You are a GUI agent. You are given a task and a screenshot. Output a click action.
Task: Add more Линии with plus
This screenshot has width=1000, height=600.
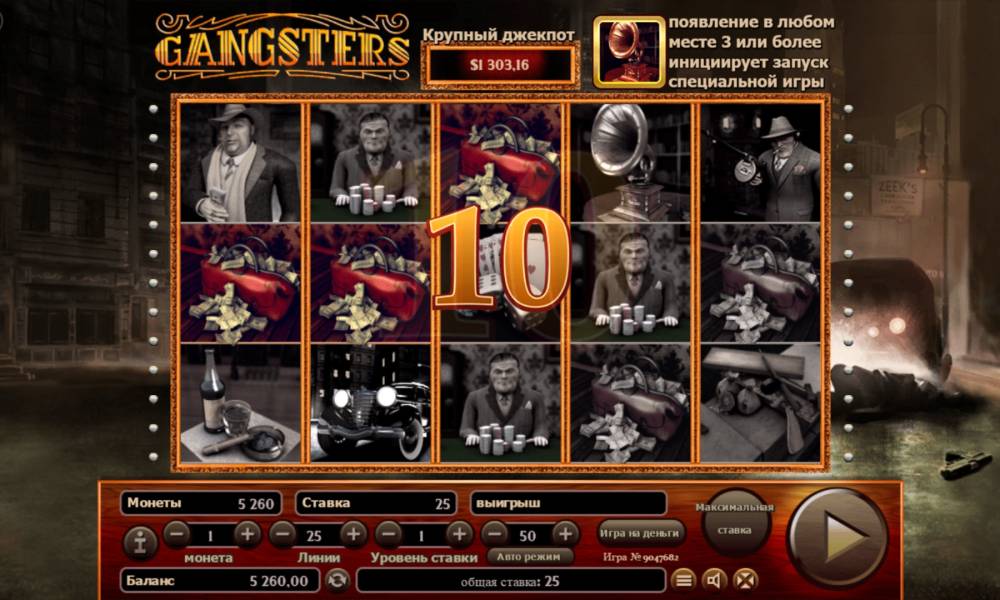353,533
